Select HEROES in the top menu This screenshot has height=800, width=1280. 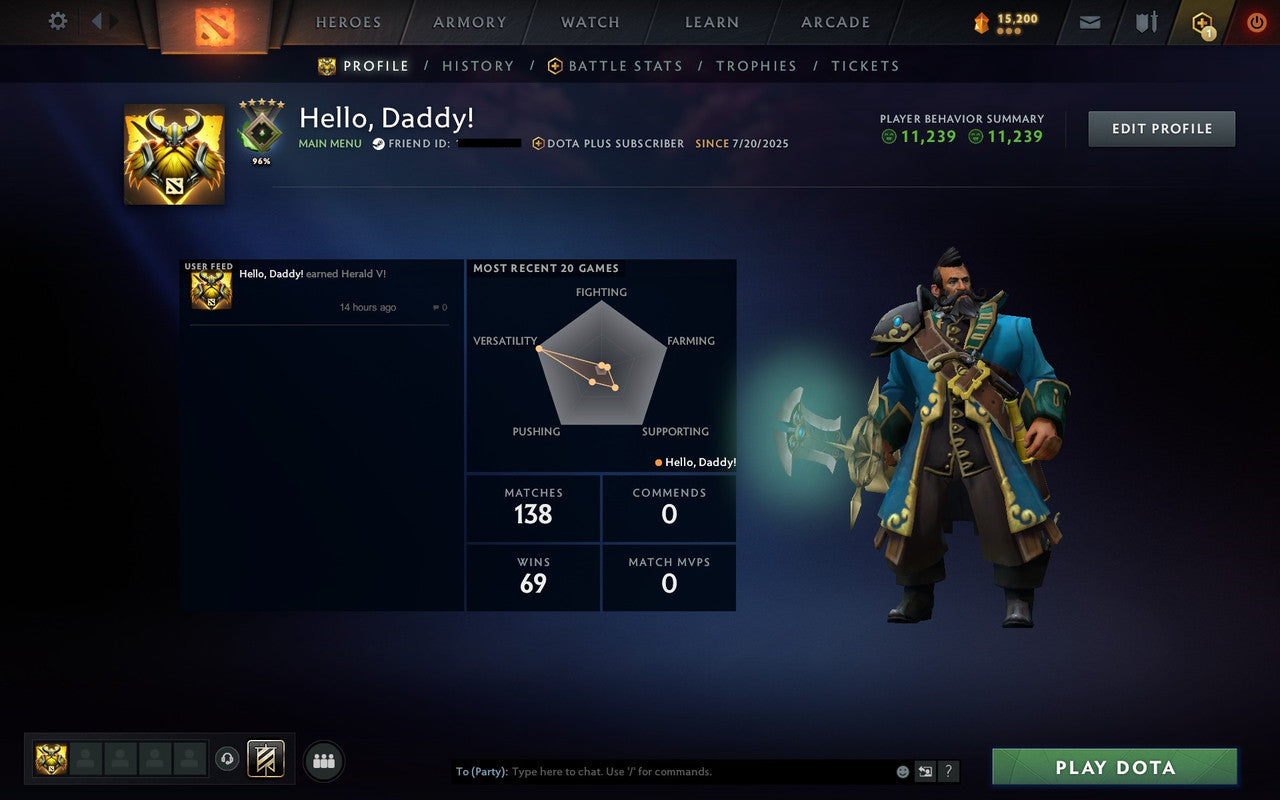point(348,22)
